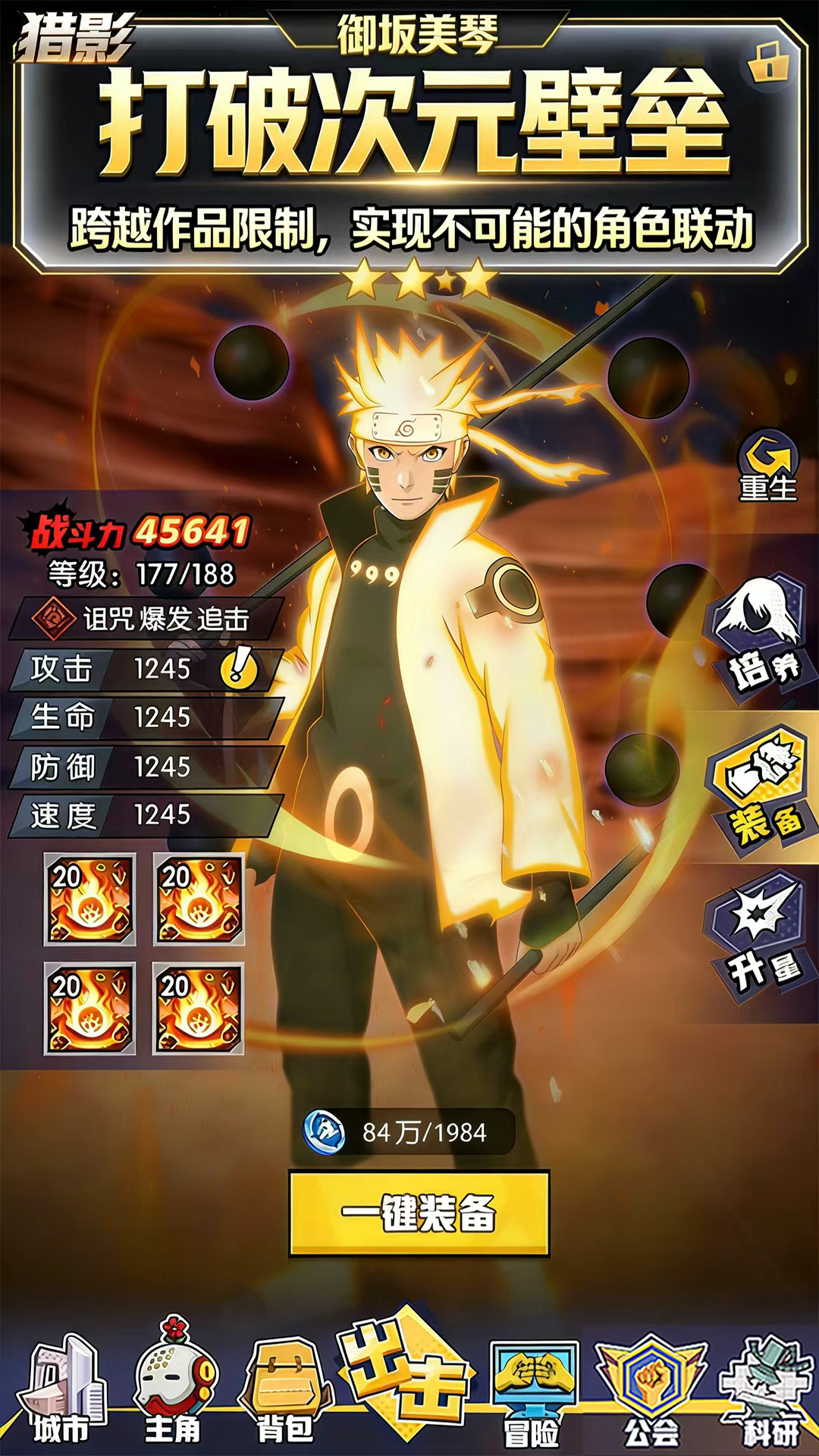Open the 重生 rebirth option

pos(767,466)
